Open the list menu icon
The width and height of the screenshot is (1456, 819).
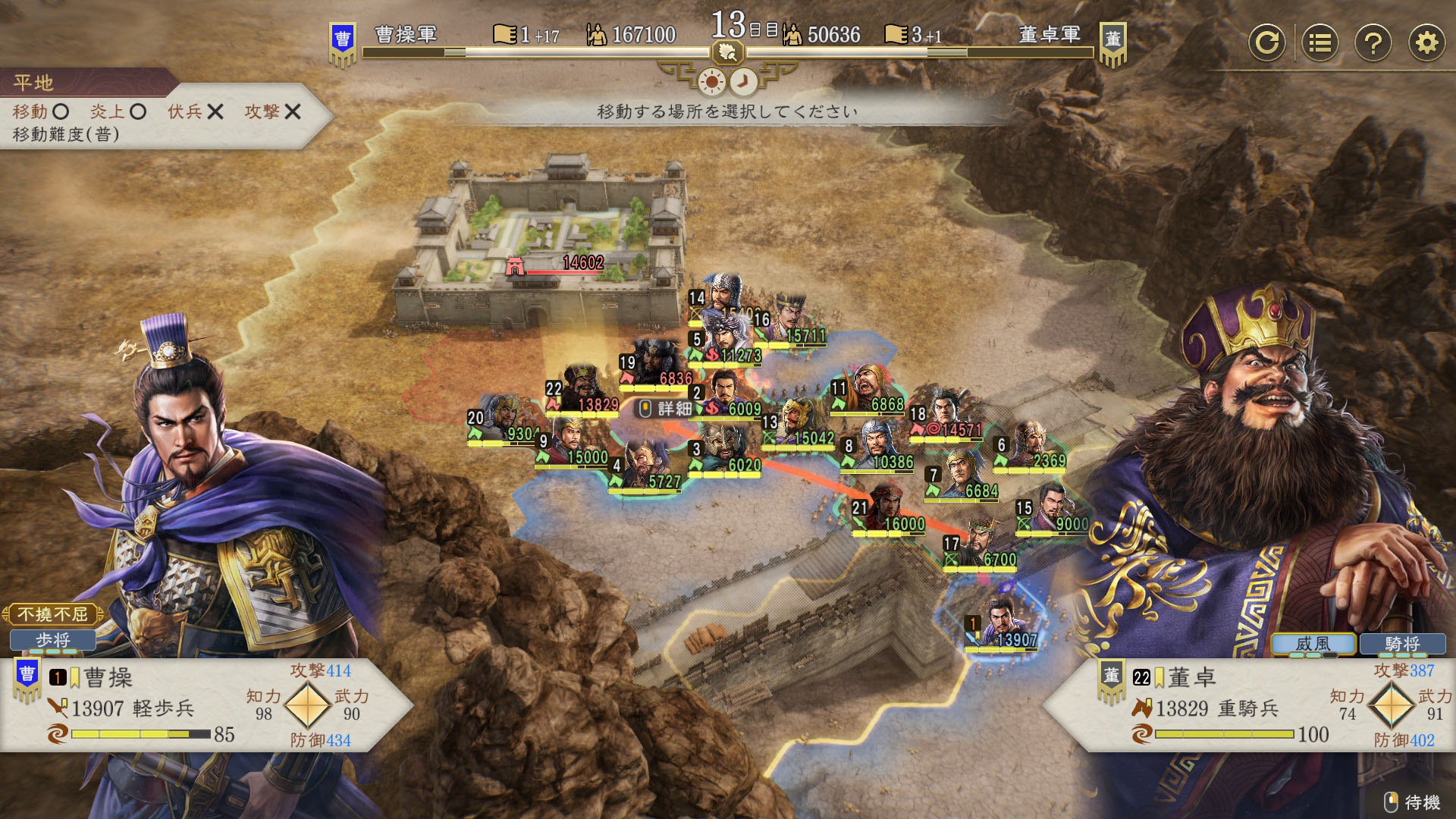click(1319, 42)
